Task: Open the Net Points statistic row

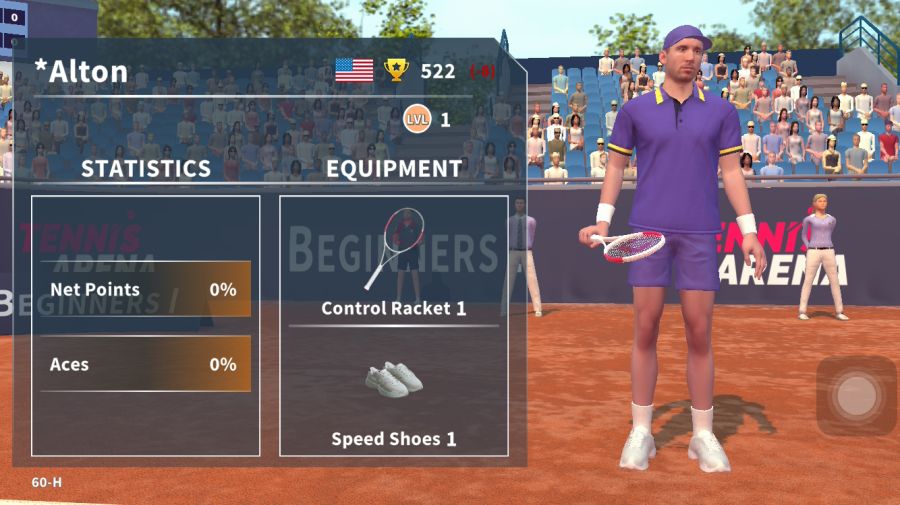Action: tap(145, 290)
